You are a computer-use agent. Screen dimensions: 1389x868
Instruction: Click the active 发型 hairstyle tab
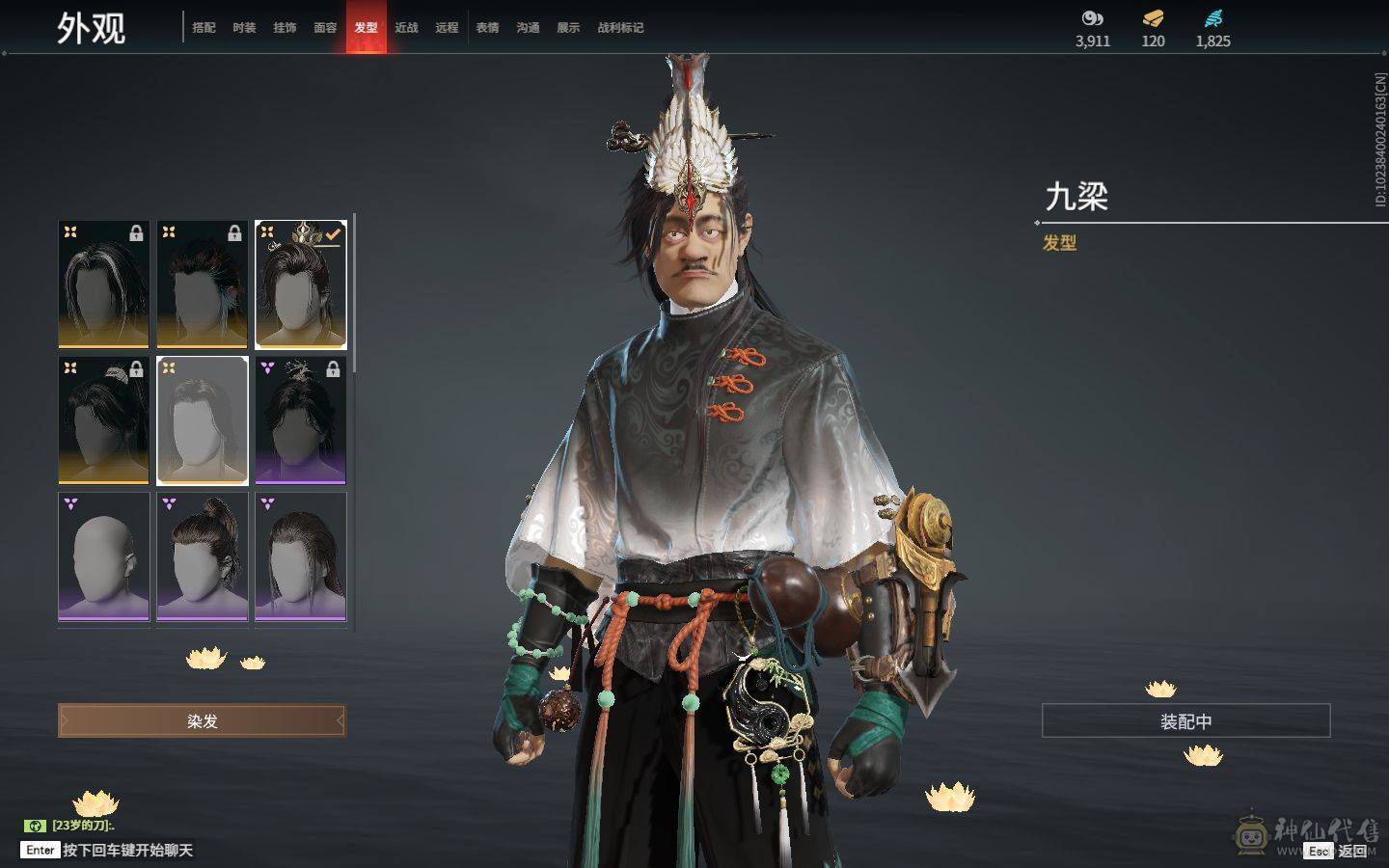(x=366, y=28)
